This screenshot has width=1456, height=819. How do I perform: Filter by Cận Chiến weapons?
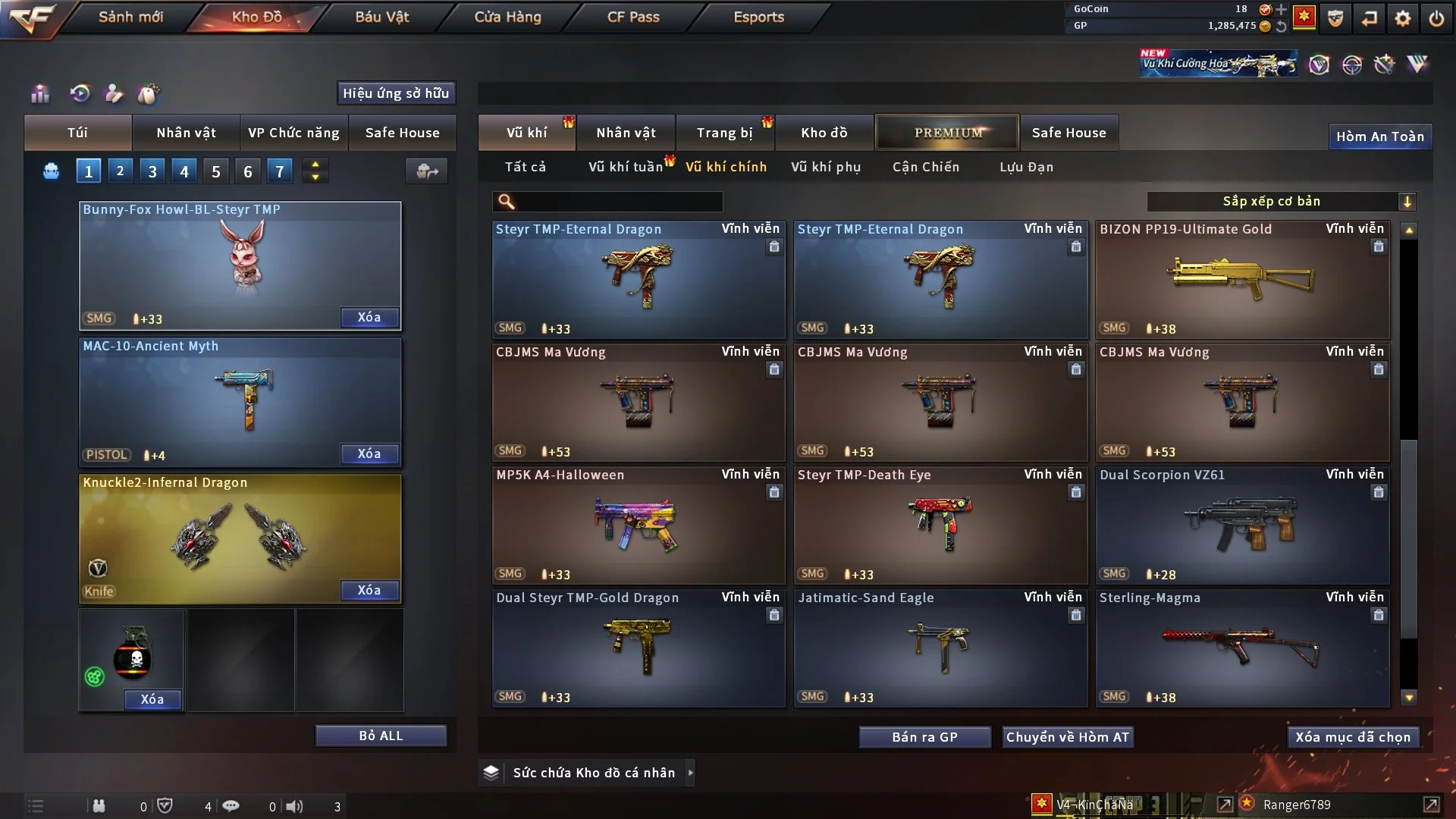925,167
